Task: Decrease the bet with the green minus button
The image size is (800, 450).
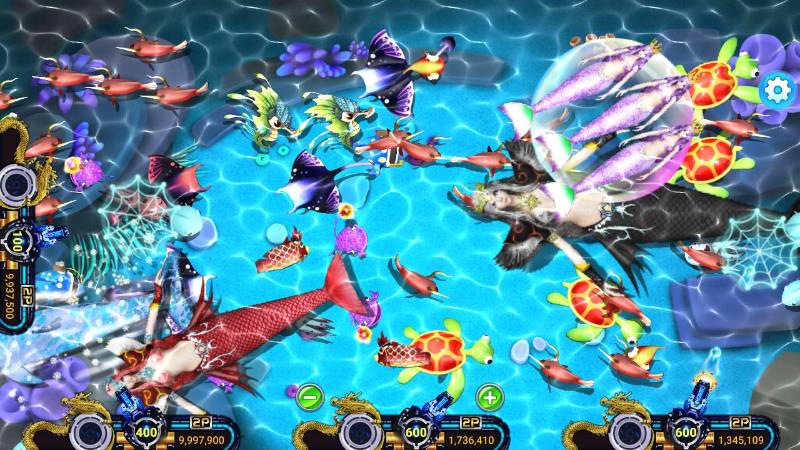Action: [309, 396]
